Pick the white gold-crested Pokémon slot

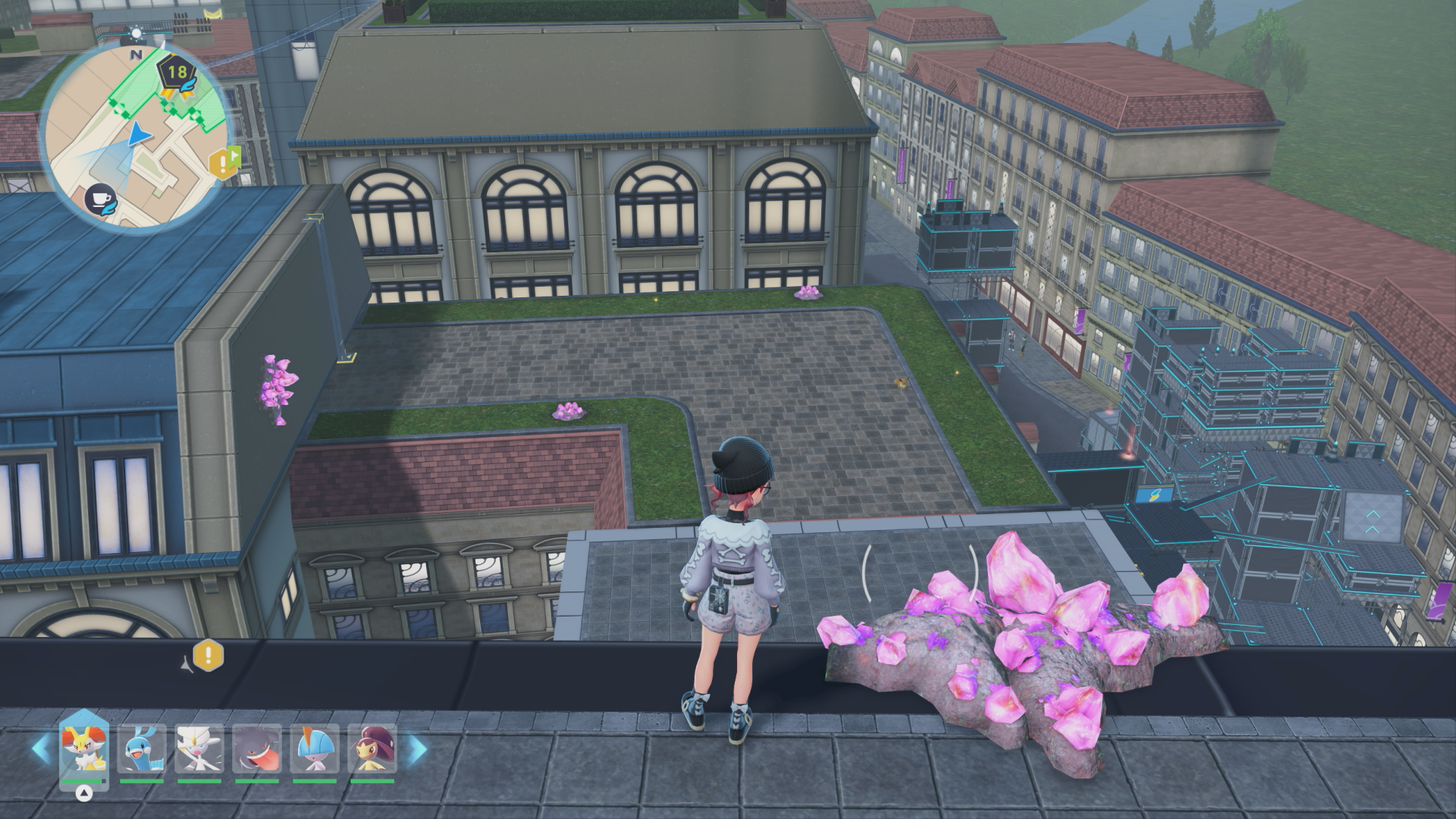tap(199, 749)
